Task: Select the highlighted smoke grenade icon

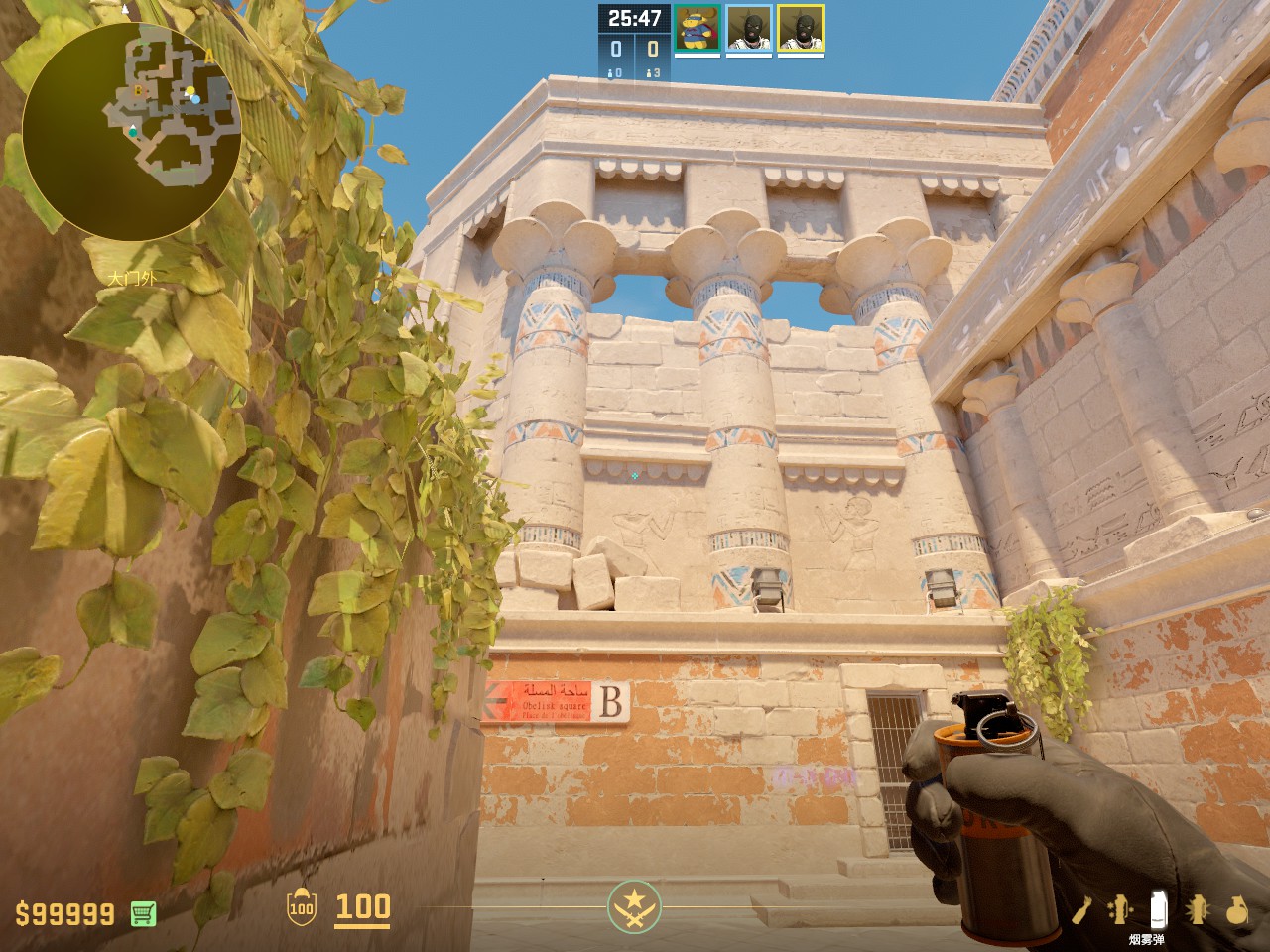Action: pyautogui.click(x=1157, y=909)
